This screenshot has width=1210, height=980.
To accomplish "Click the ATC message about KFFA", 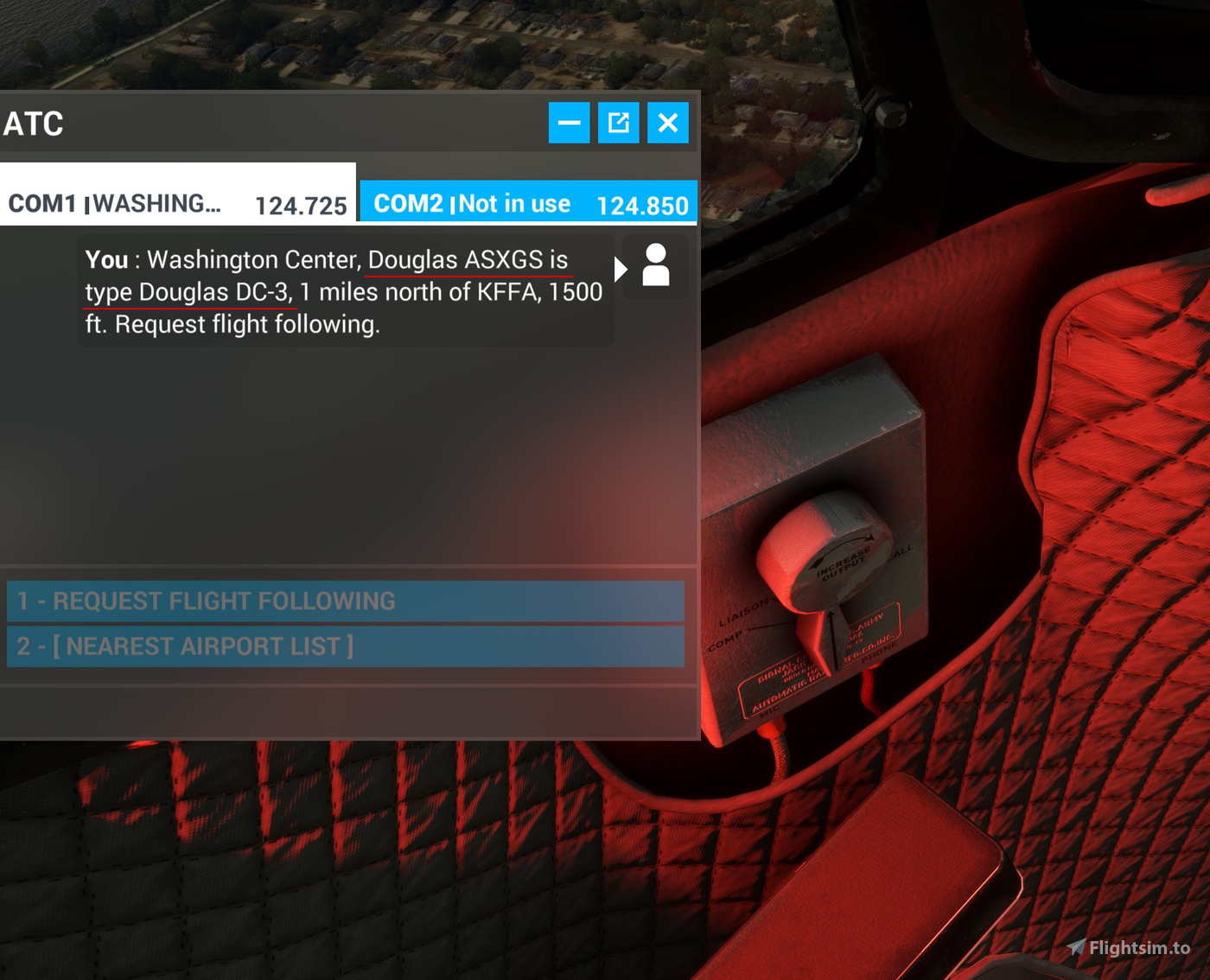I will click(x=343, y=291).
